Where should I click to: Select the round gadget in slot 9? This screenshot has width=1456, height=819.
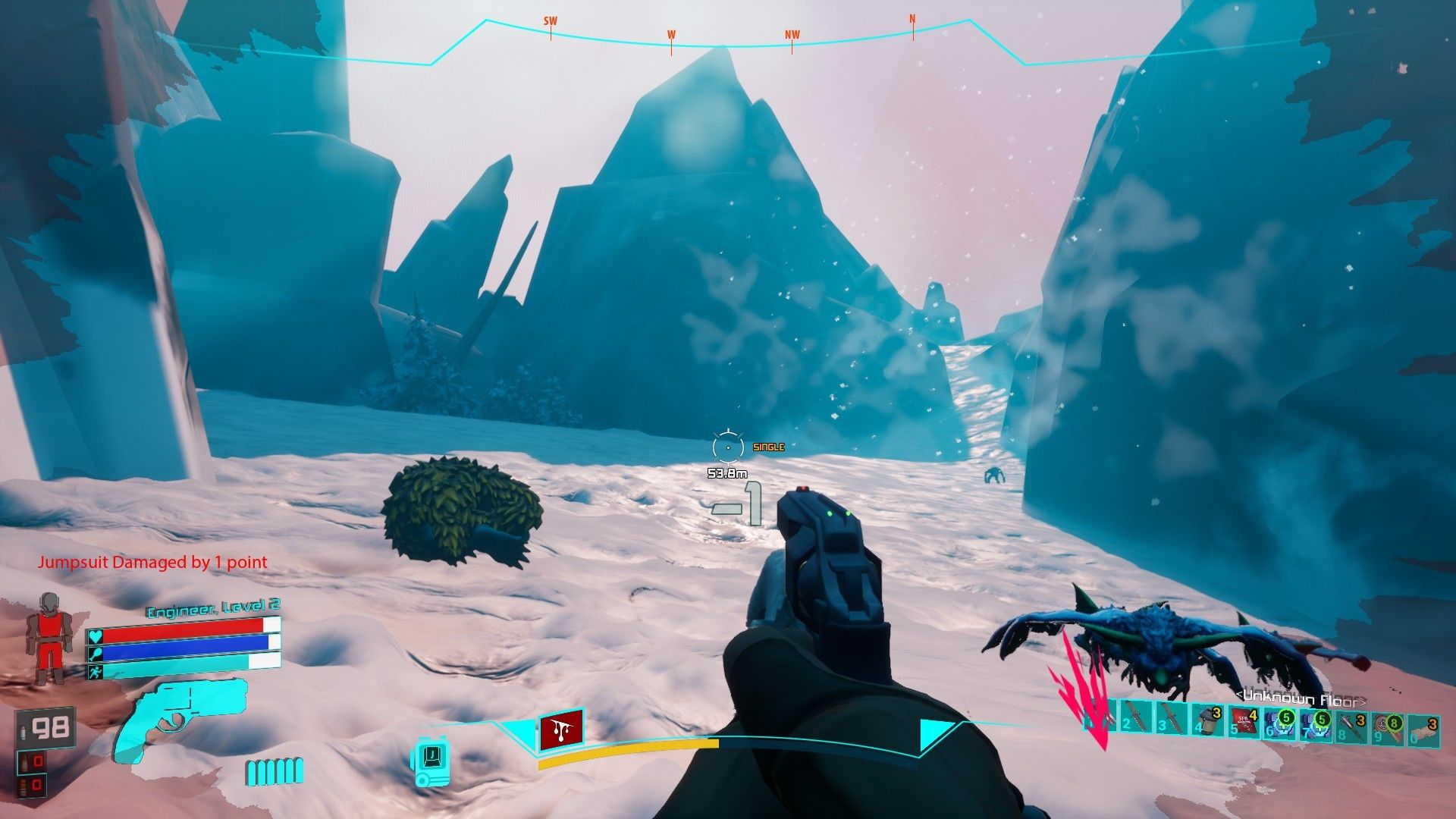click(x=1388, y=728)
